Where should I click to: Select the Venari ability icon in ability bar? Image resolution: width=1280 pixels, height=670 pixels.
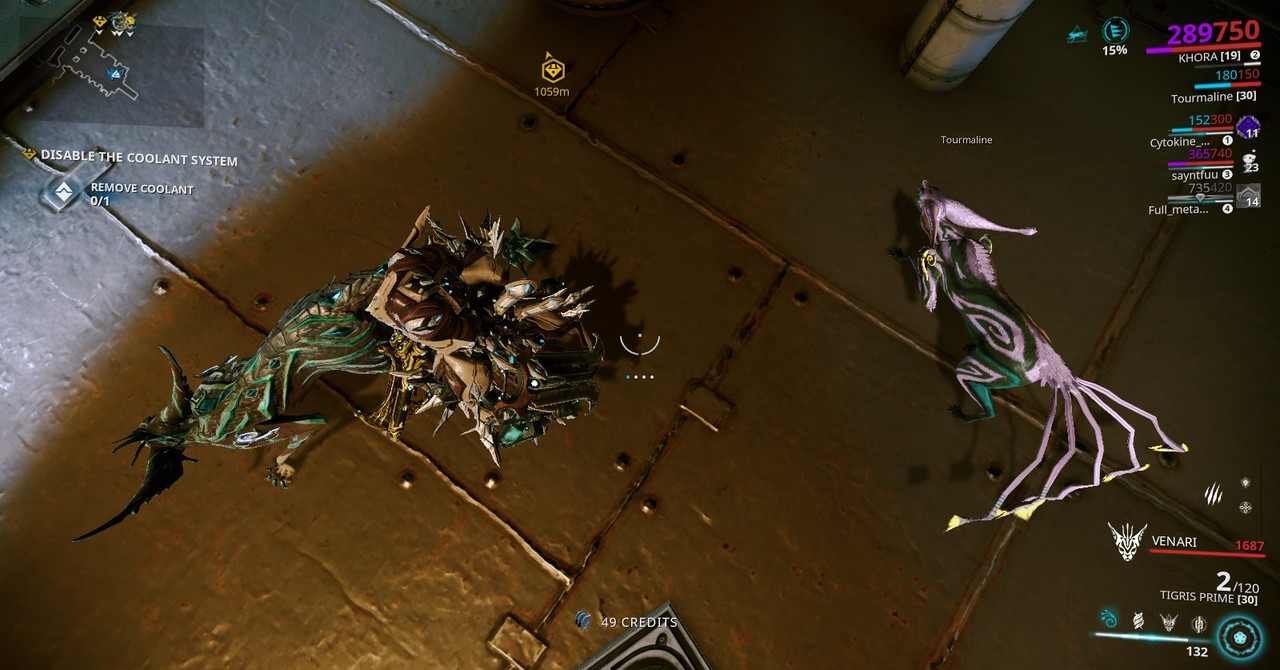(x=1168, y=623)
